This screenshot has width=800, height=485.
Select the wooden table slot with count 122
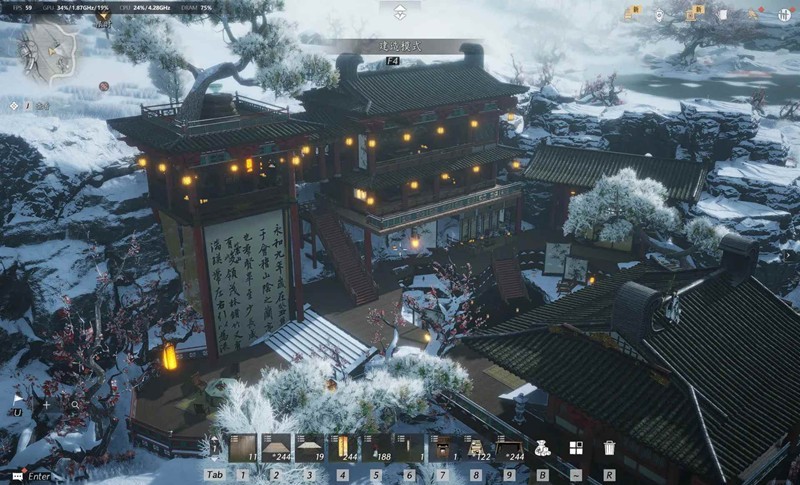tap(476, 448)
